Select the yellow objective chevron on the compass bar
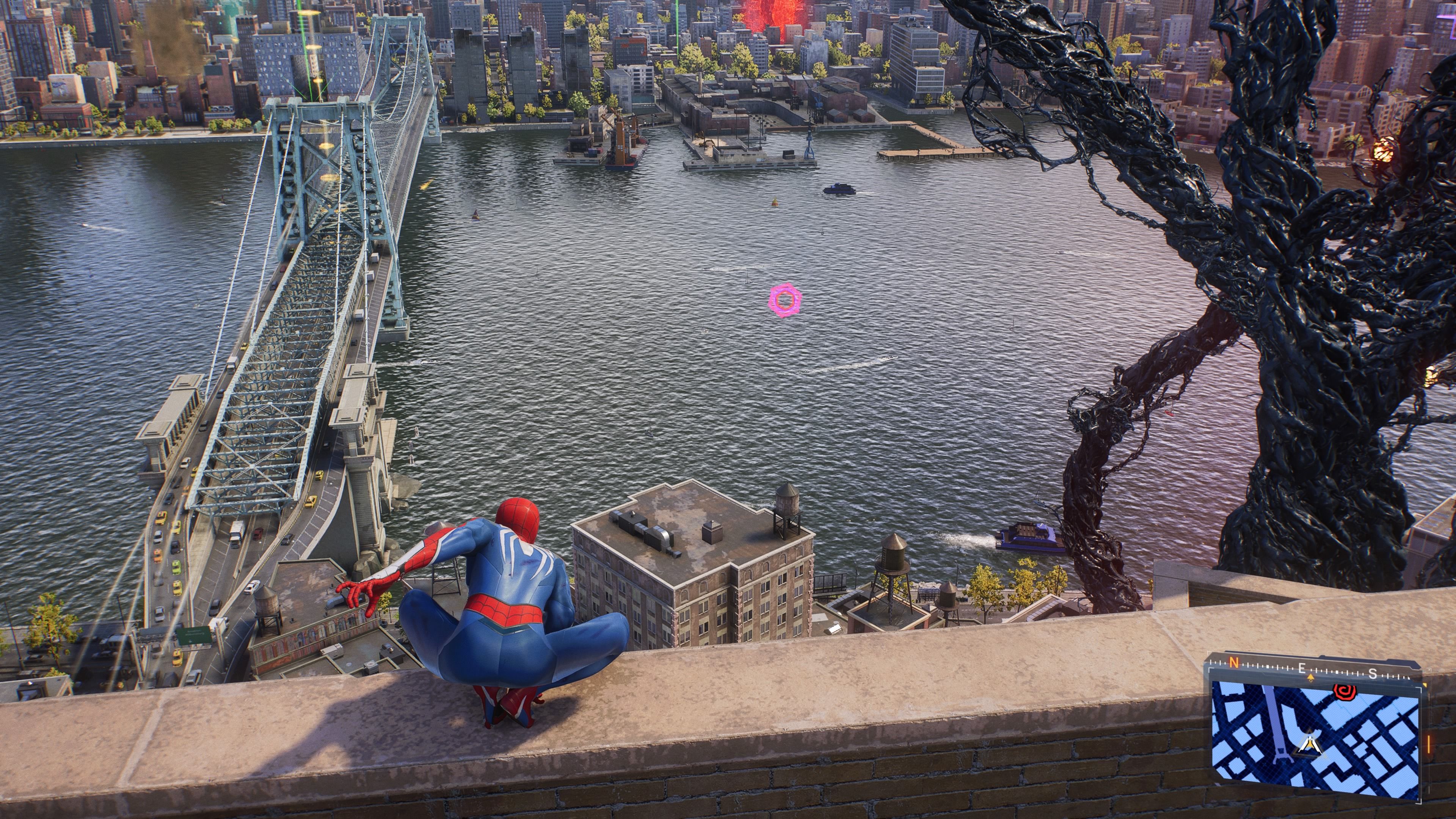 pyautogui.click(x=1310, y=677)
